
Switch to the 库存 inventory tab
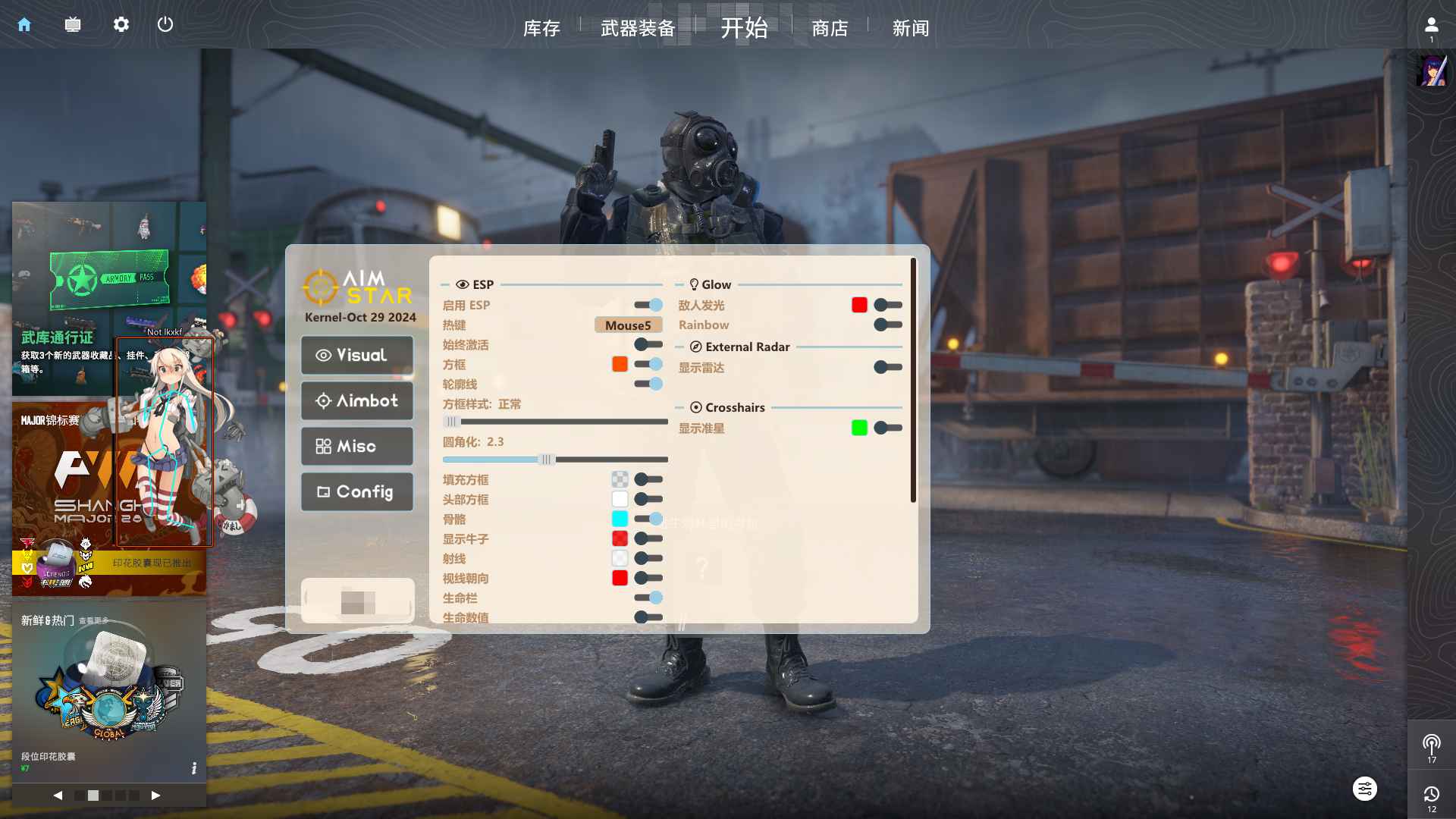pos(541,28)
